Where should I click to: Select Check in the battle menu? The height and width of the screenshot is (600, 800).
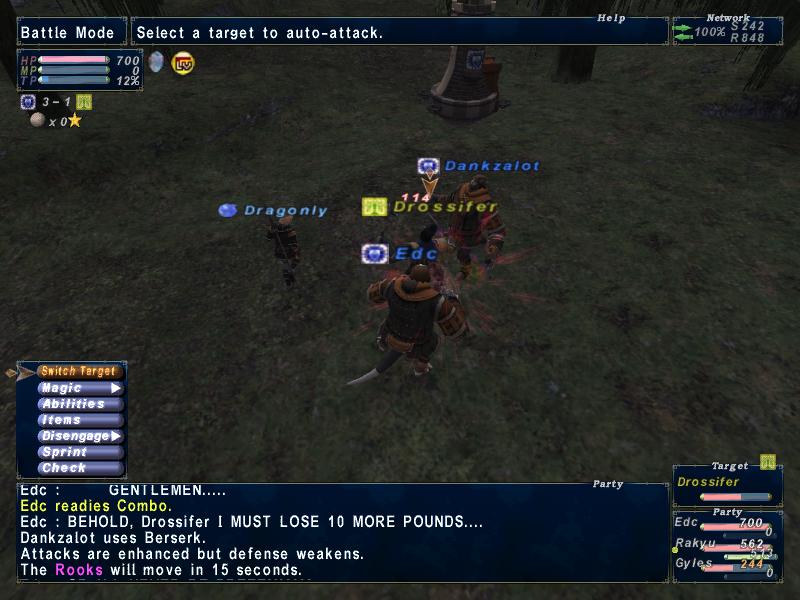click(x=80, y=468)
